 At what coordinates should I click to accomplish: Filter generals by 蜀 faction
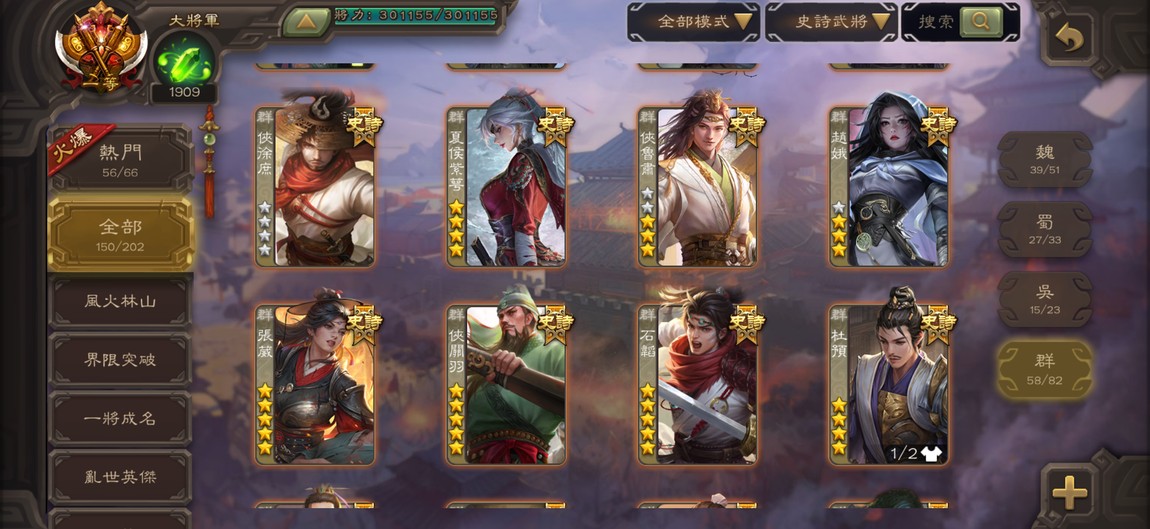click(1044, 229)
